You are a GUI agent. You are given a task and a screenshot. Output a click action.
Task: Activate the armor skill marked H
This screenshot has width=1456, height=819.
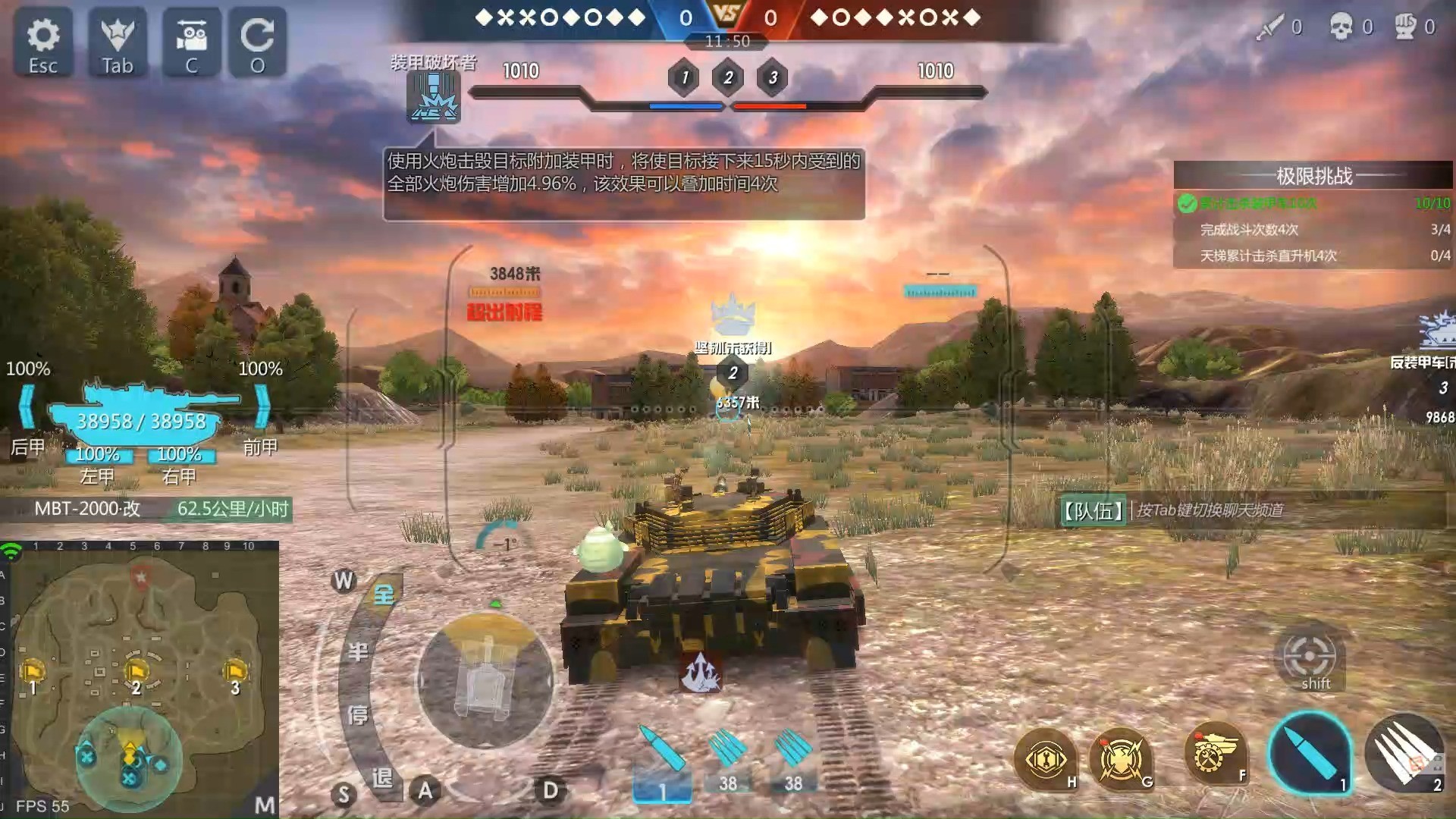click(1046, 758)
